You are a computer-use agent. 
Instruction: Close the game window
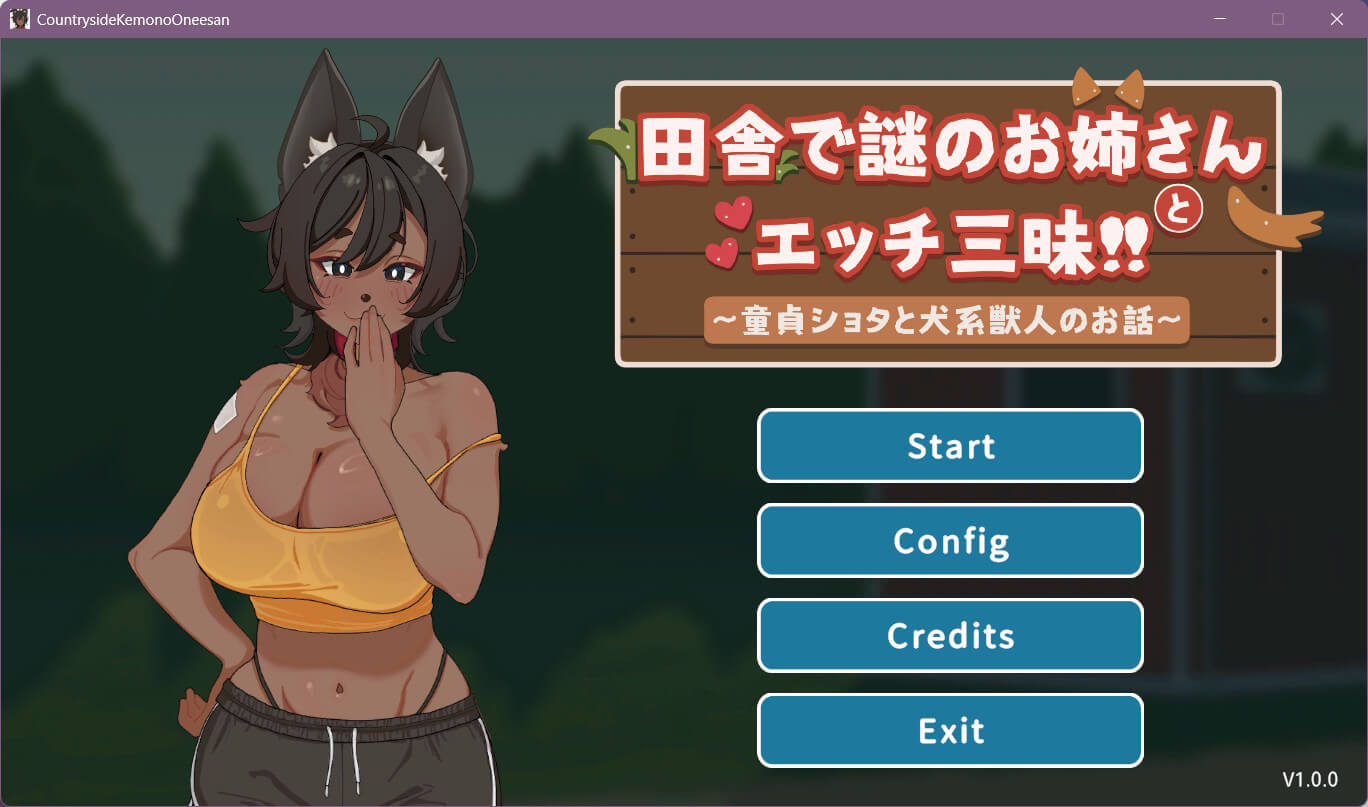coord(1336,18)
